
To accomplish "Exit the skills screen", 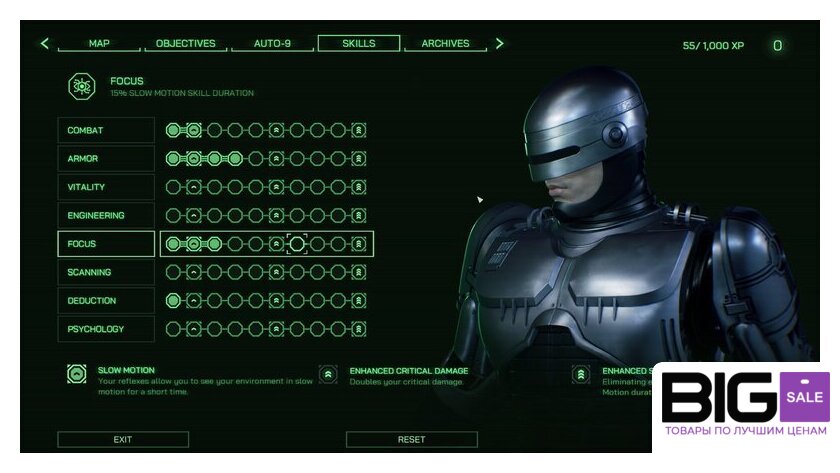I will tap(123, 439).
